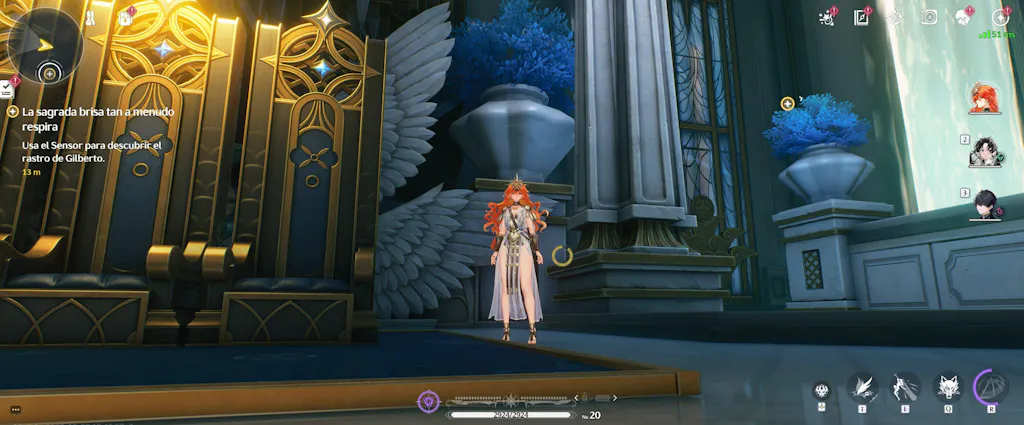Viewport: 1024px width, 425px height.
Task: Open the heart-pulse icon with red alert
Action: click(963, 17)
